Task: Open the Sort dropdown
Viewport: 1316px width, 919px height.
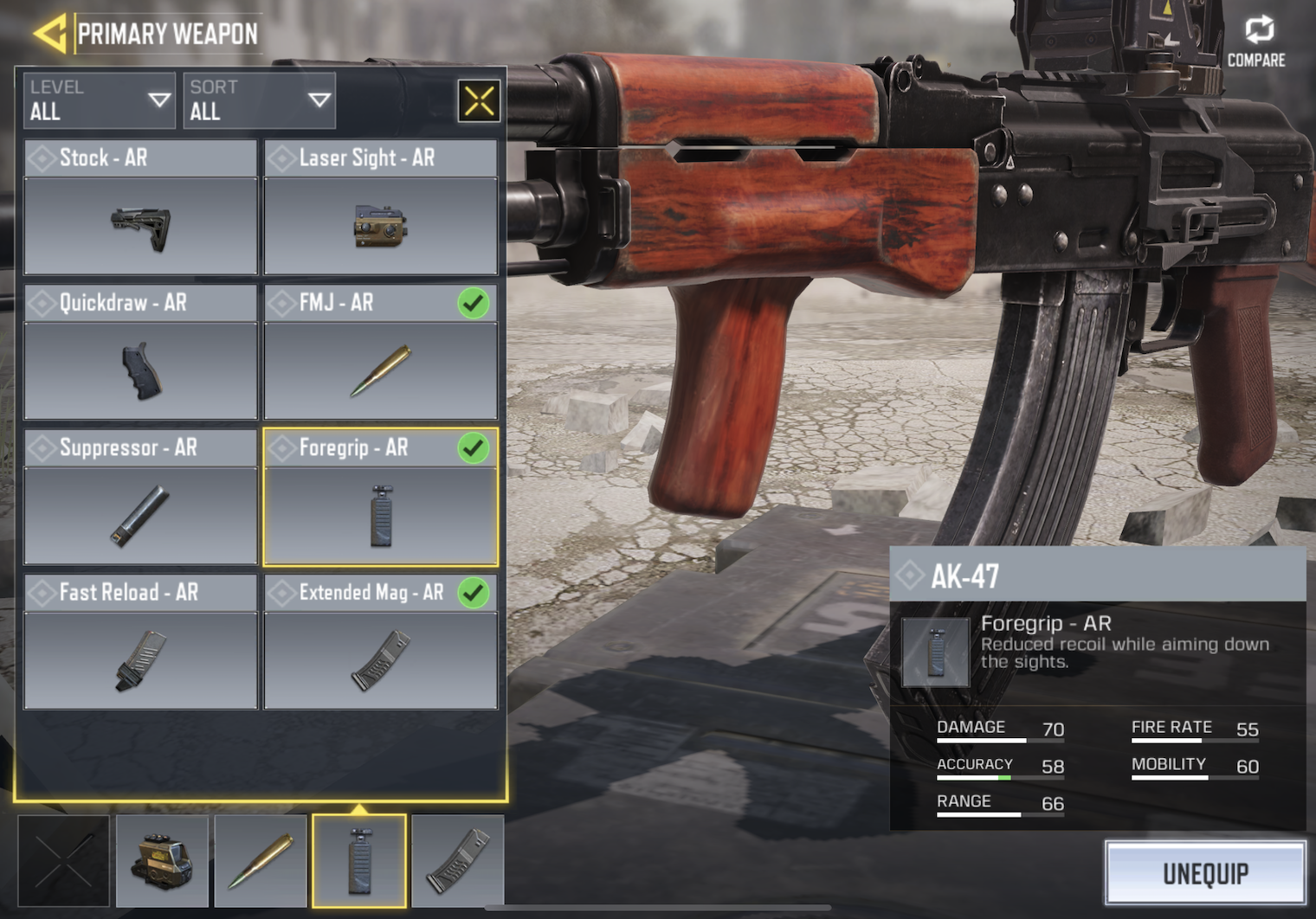Action: pos(259,100)
